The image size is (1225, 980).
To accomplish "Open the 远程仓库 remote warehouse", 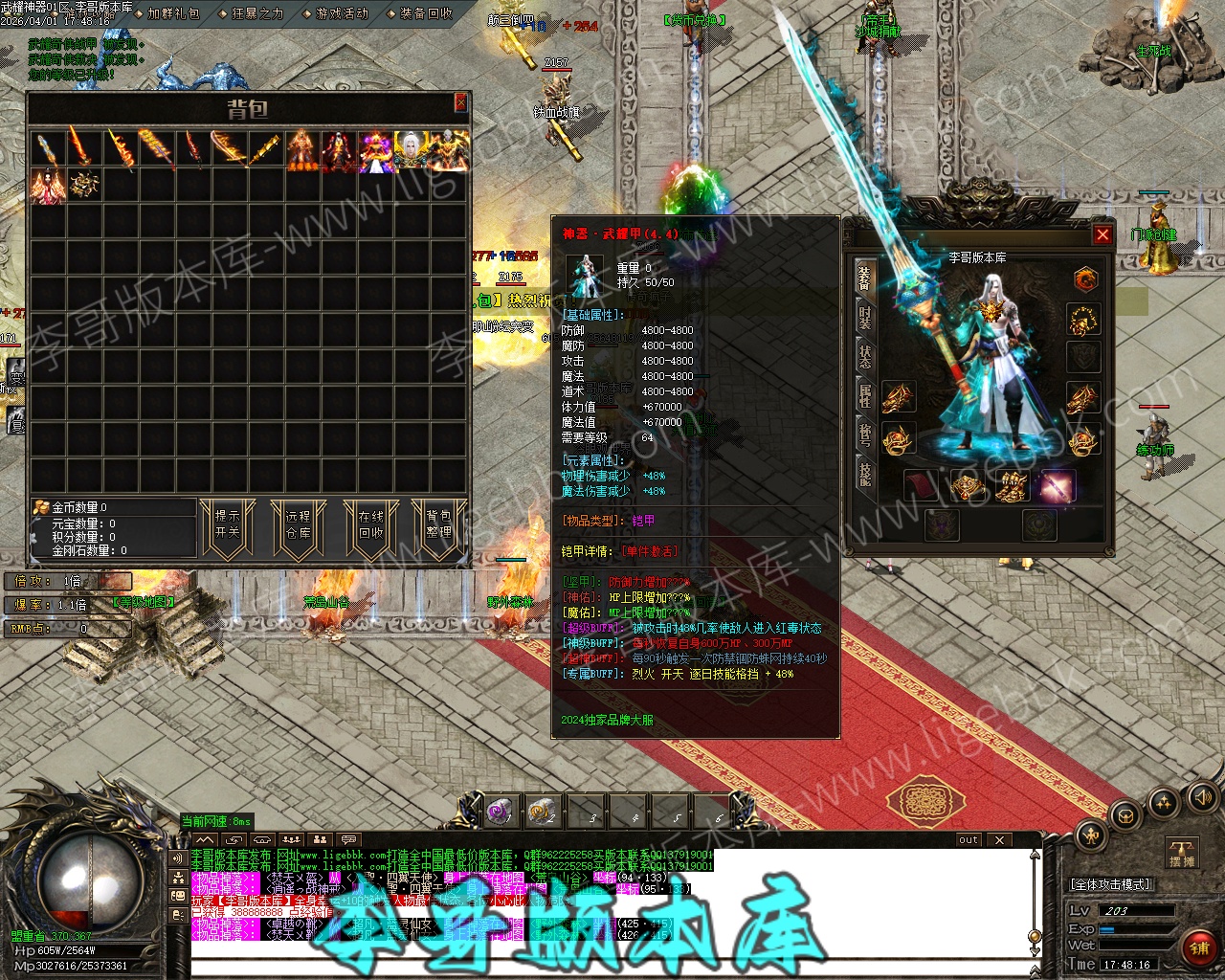I will tap(299, 523).
